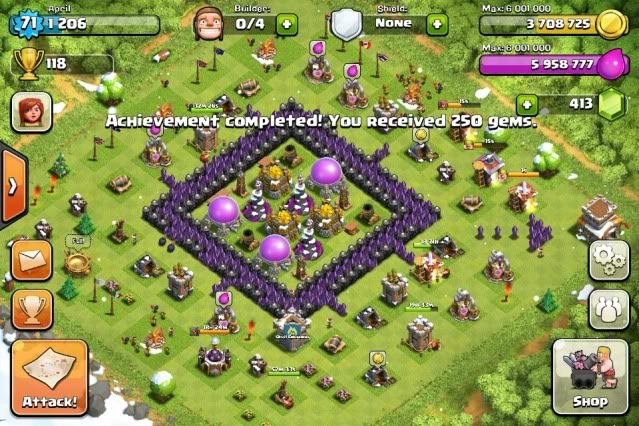Select the red-haired character portrait

click(31, 110)
